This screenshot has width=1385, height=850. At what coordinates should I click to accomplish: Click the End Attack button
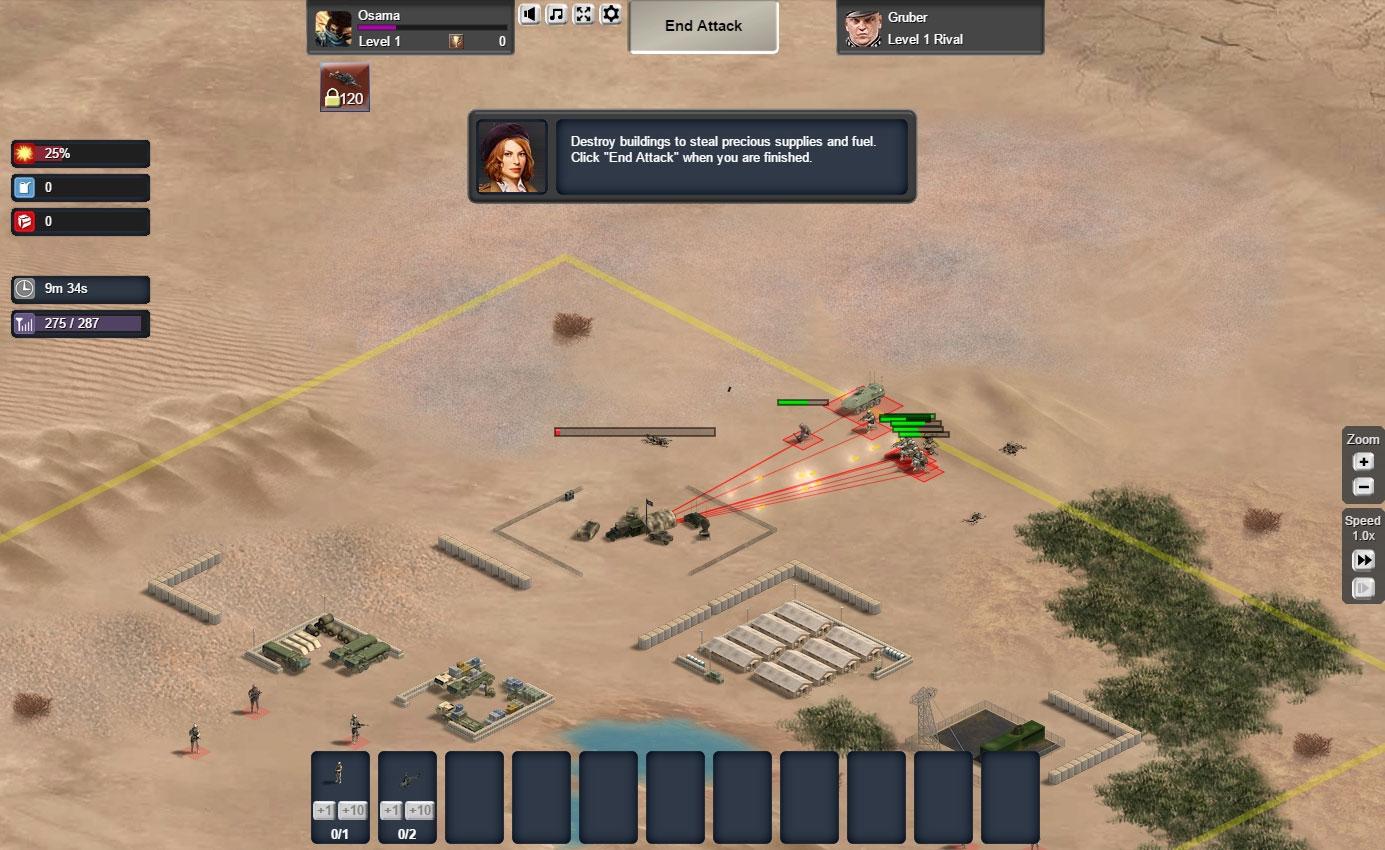[703, 27]
